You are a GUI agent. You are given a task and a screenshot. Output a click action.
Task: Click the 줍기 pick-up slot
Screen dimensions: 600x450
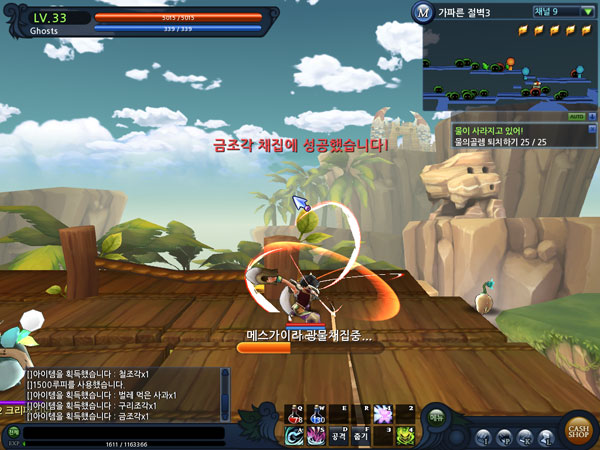(361, 436)
